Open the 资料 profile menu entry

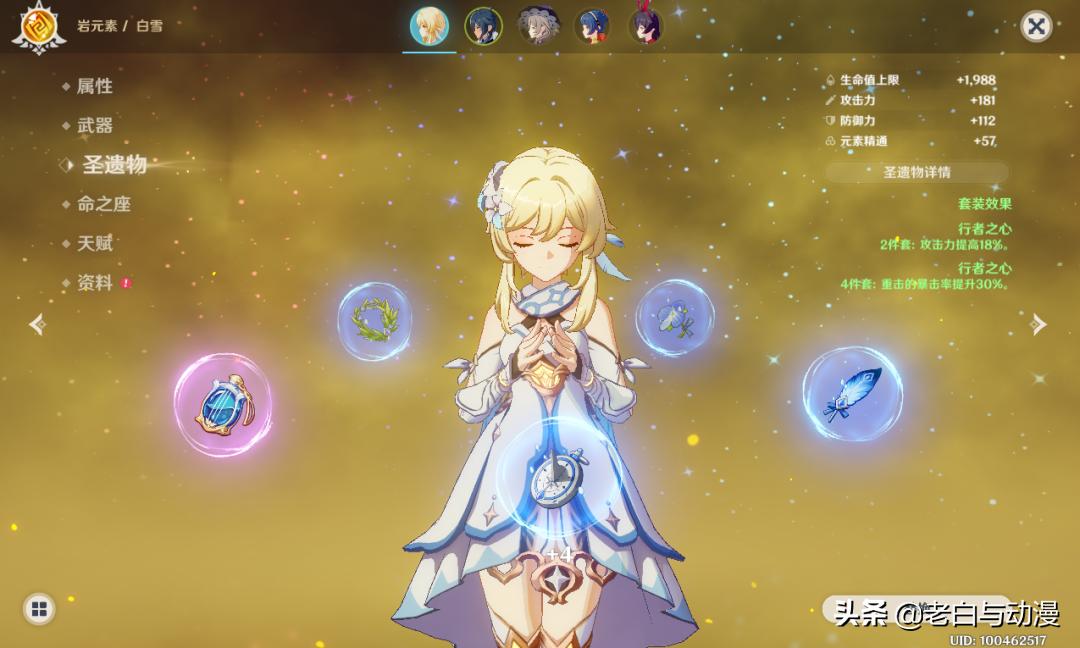(x=94, y=283)
